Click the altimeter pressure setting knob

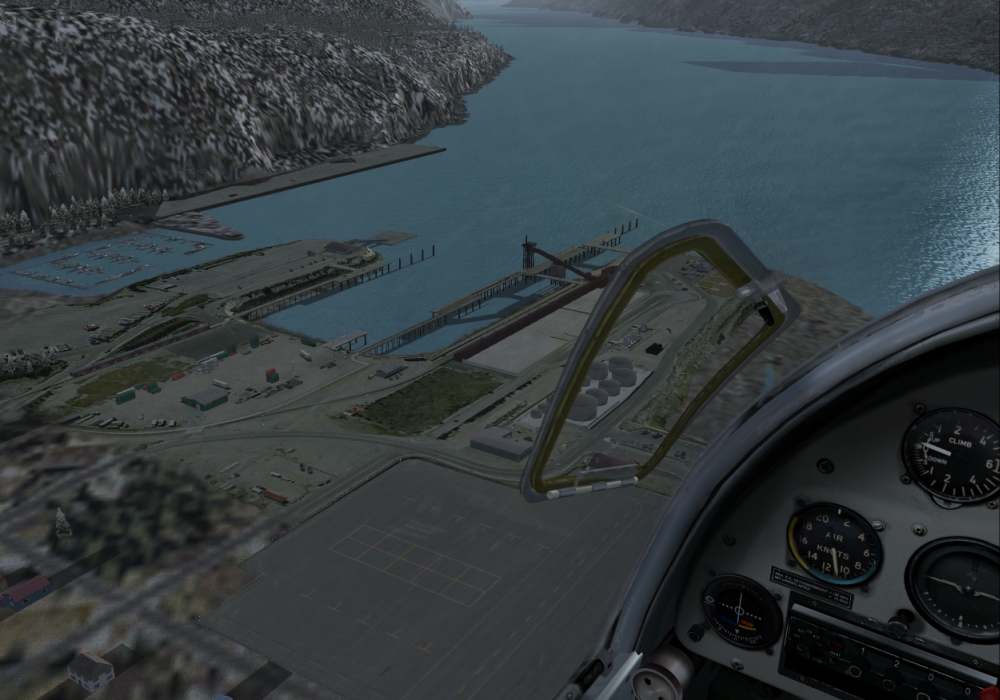tap(900, 625)
